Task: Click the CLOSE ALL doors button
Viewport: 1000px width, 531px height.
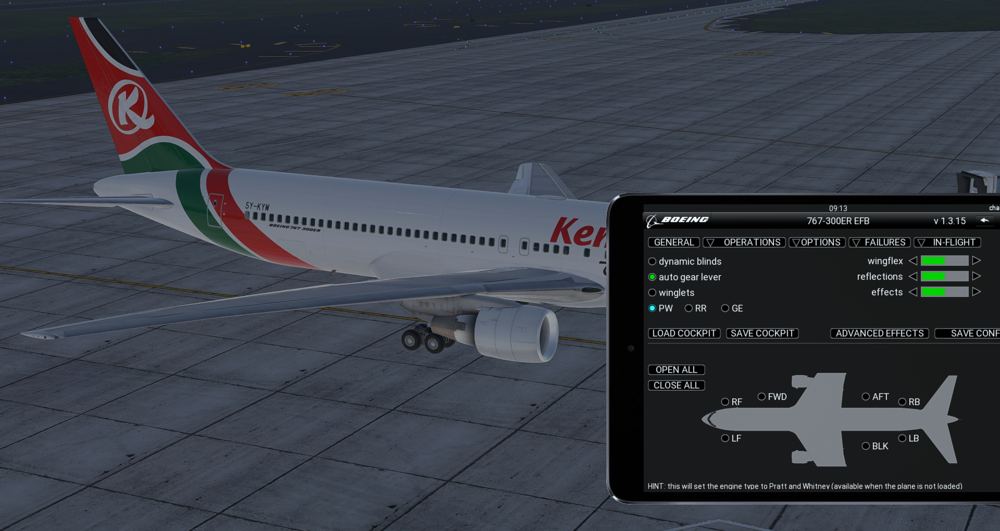Action: (677, 385)
